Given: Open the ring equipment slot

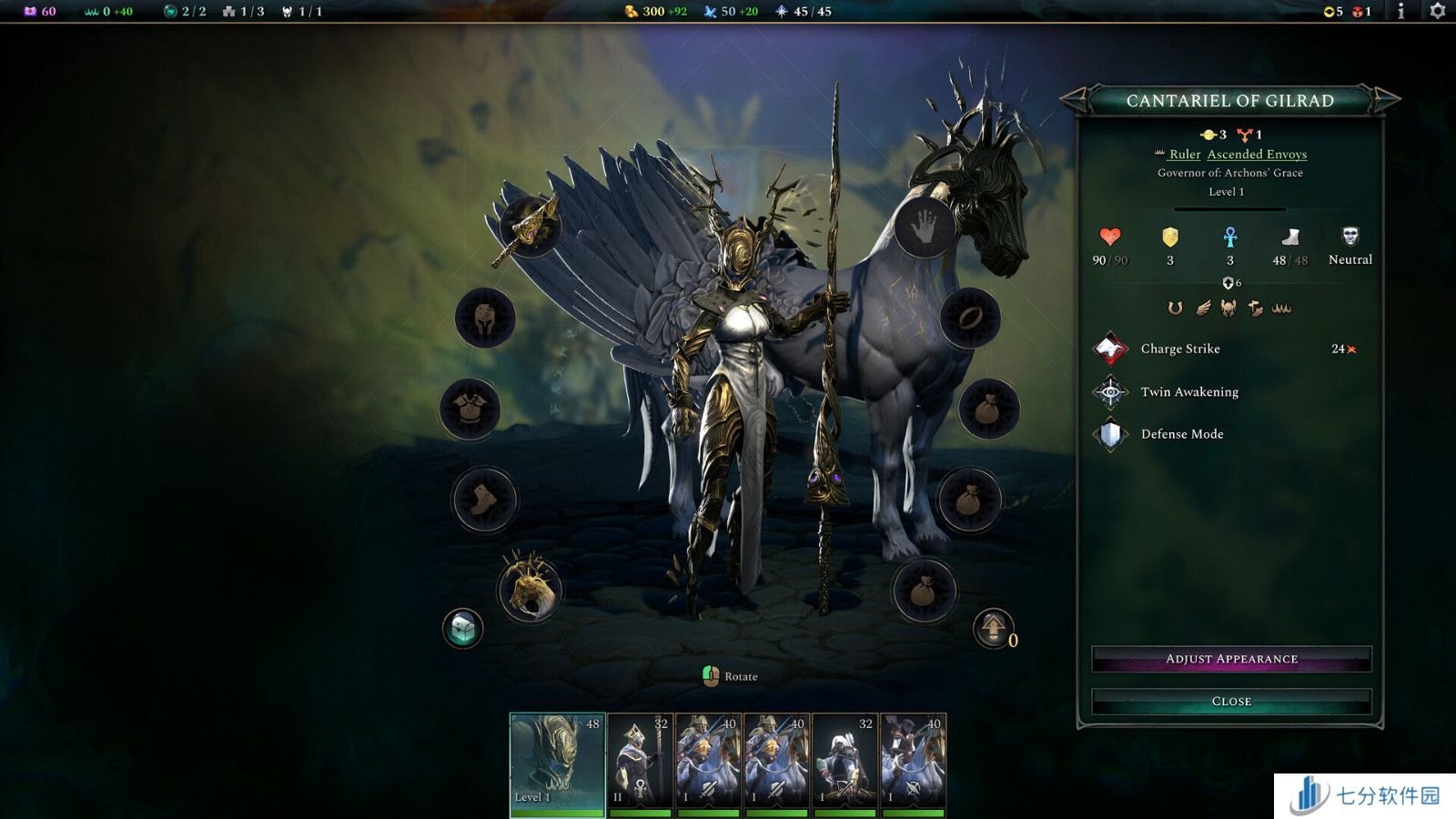Looking at the screenshot, I should click(x=970, y=318).
